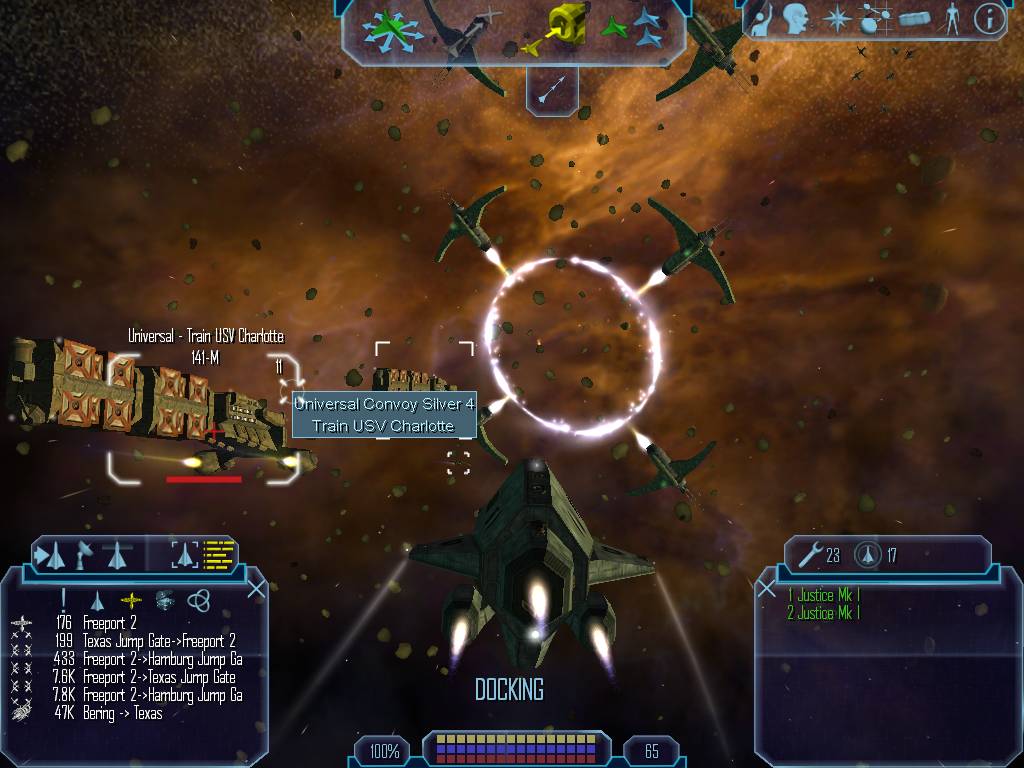
Task: Select 'Freeport 2->Texas Jump Gate' trade lane entry
Action: click(x=161, y=677)
